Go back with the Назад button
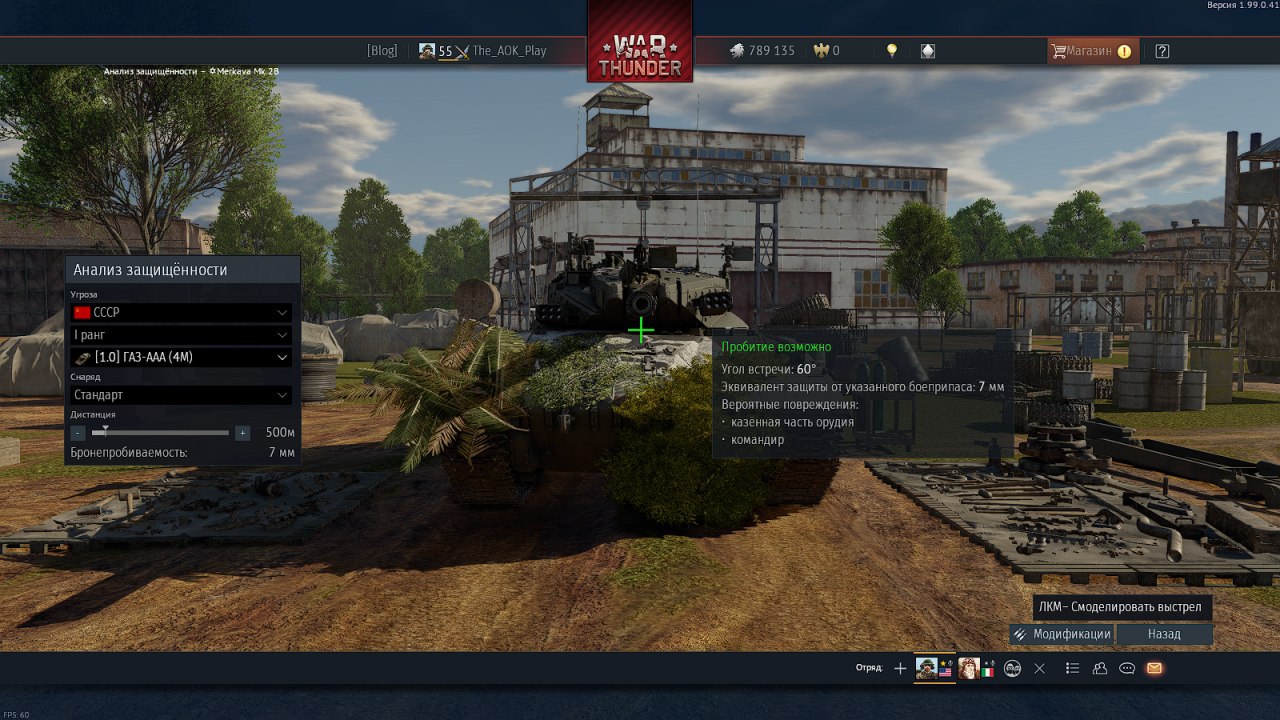 pos(1164,634)
